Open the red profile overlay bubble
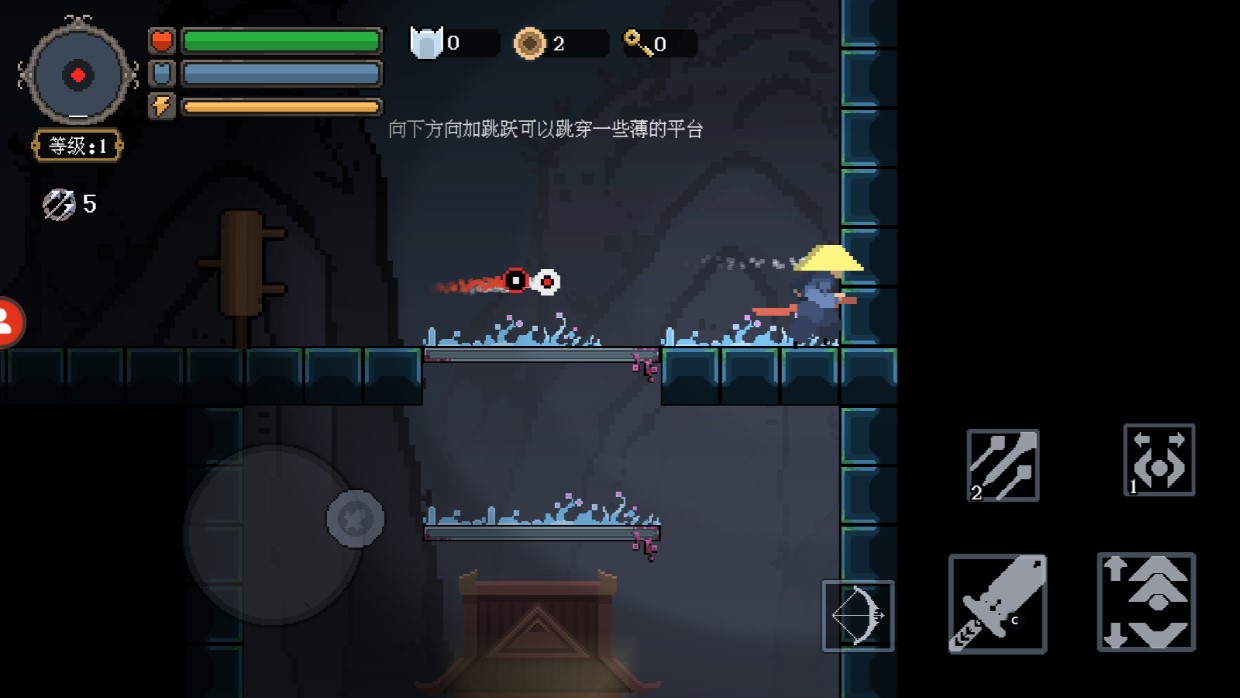Screen dimensions: 1240x698 coord(8,322)
